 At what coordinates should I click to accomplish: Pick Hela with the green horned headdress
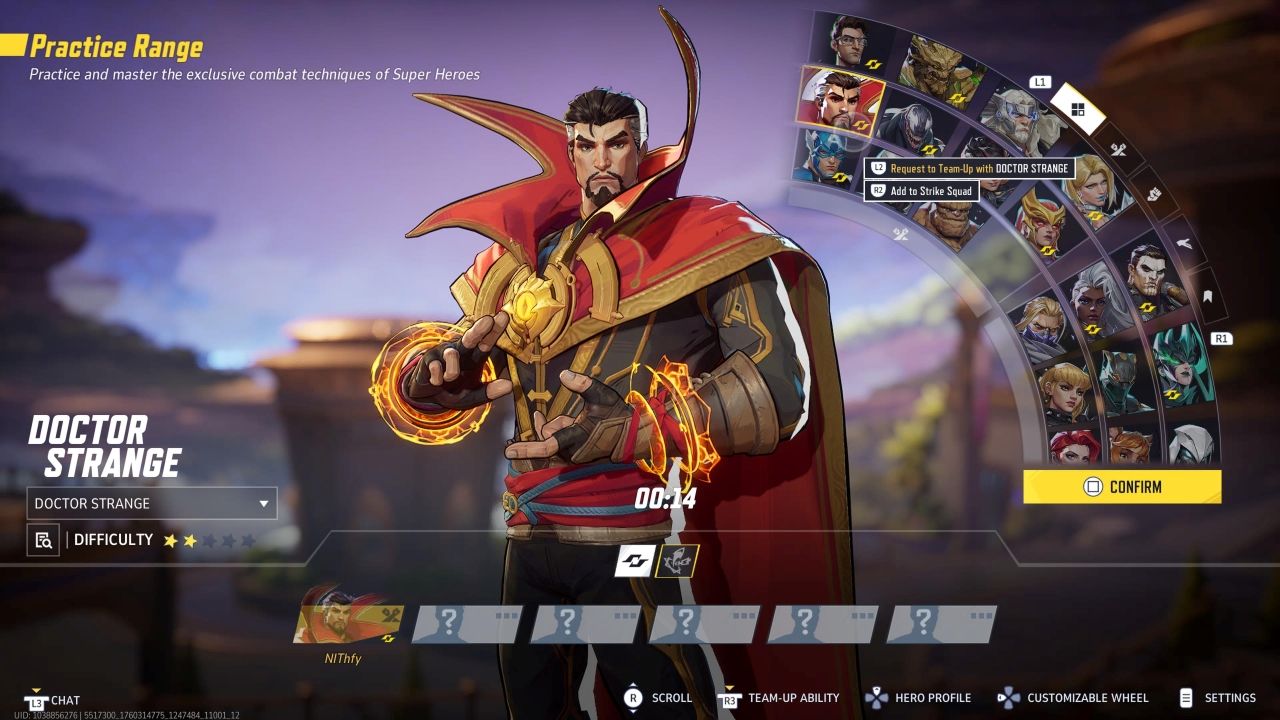click(1178, 365)
